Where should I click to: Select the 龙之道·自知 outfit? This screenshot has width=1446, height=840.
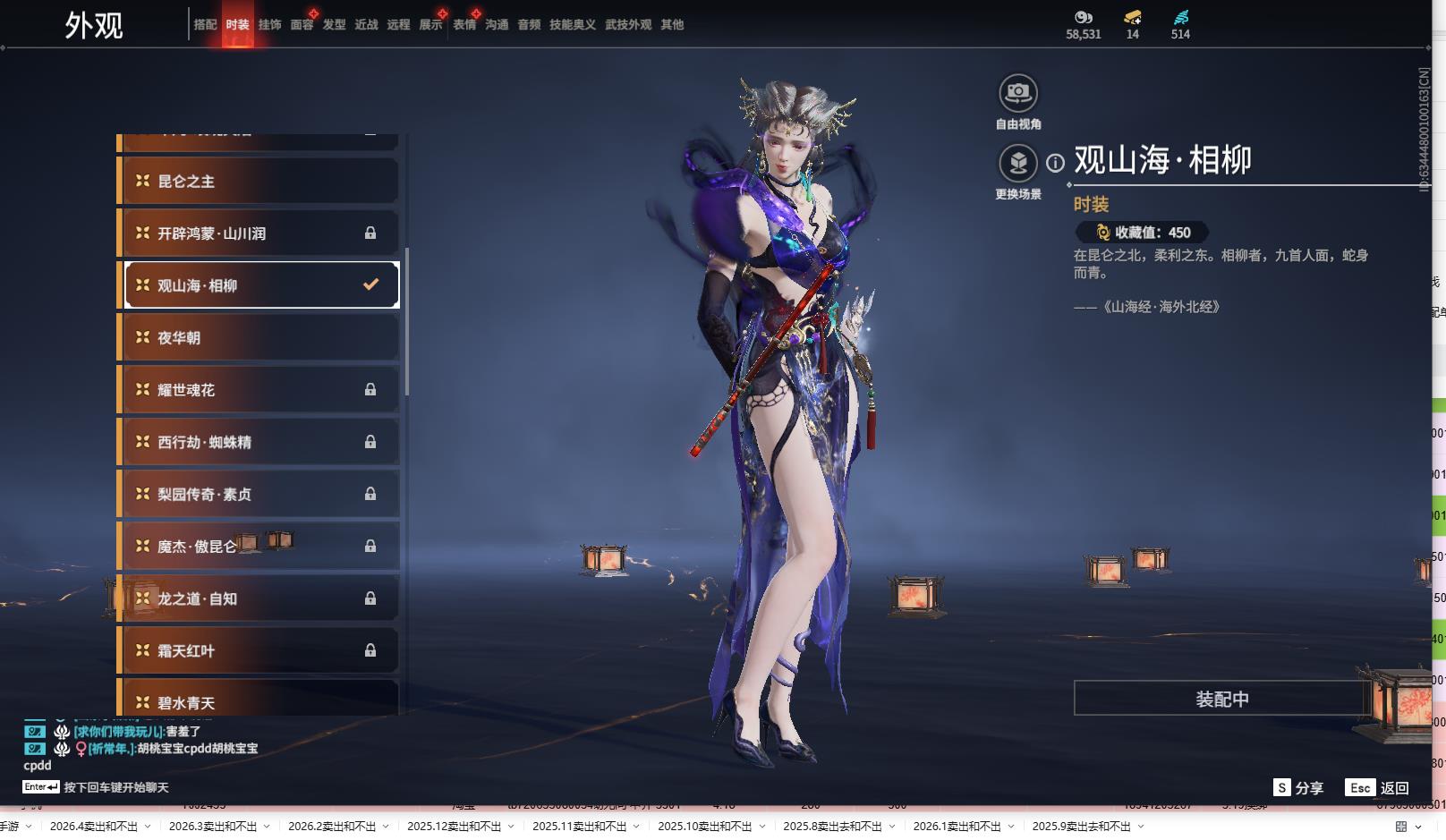pyautogui.click(x=259, y=598)
